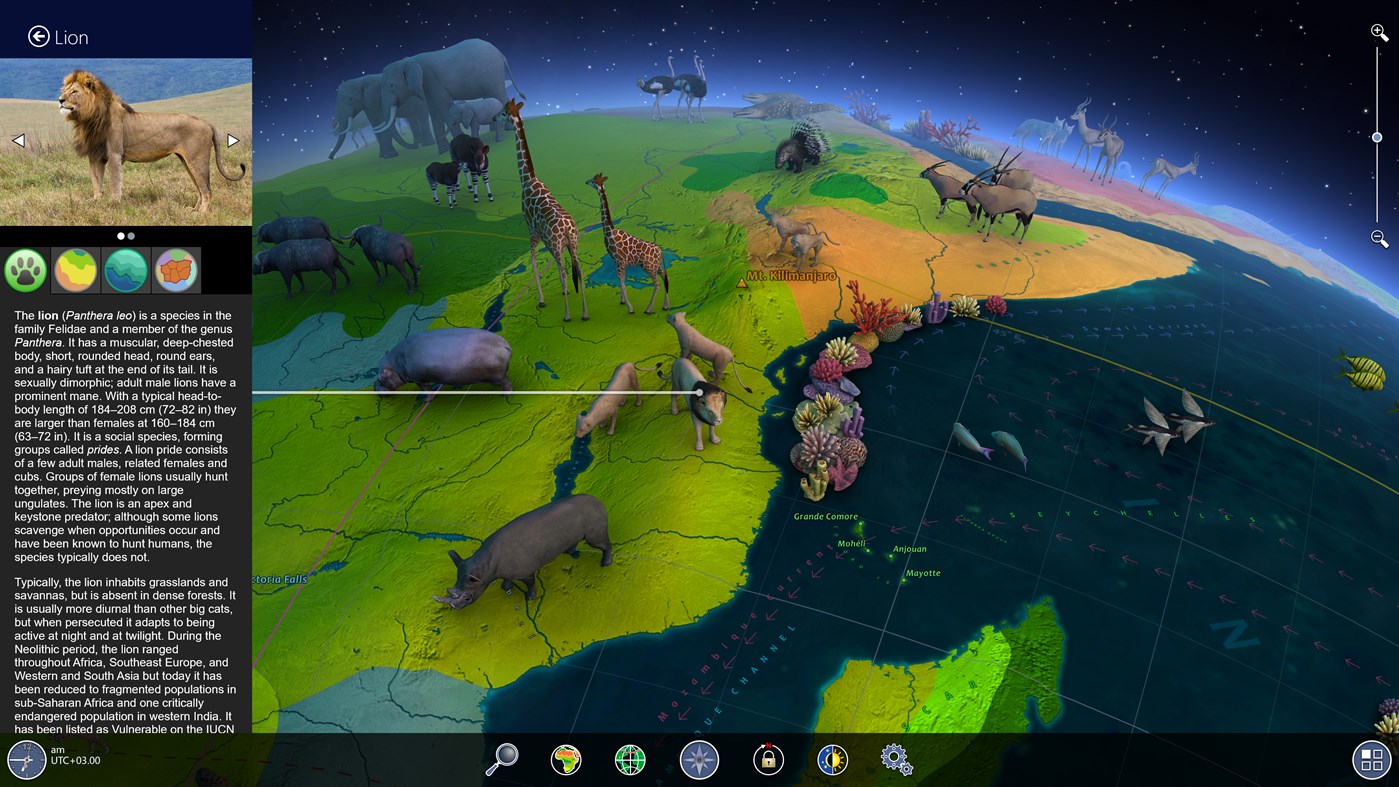Open the apps grid icon bottom right
Screen dimensions: 1399x787
1371,759
